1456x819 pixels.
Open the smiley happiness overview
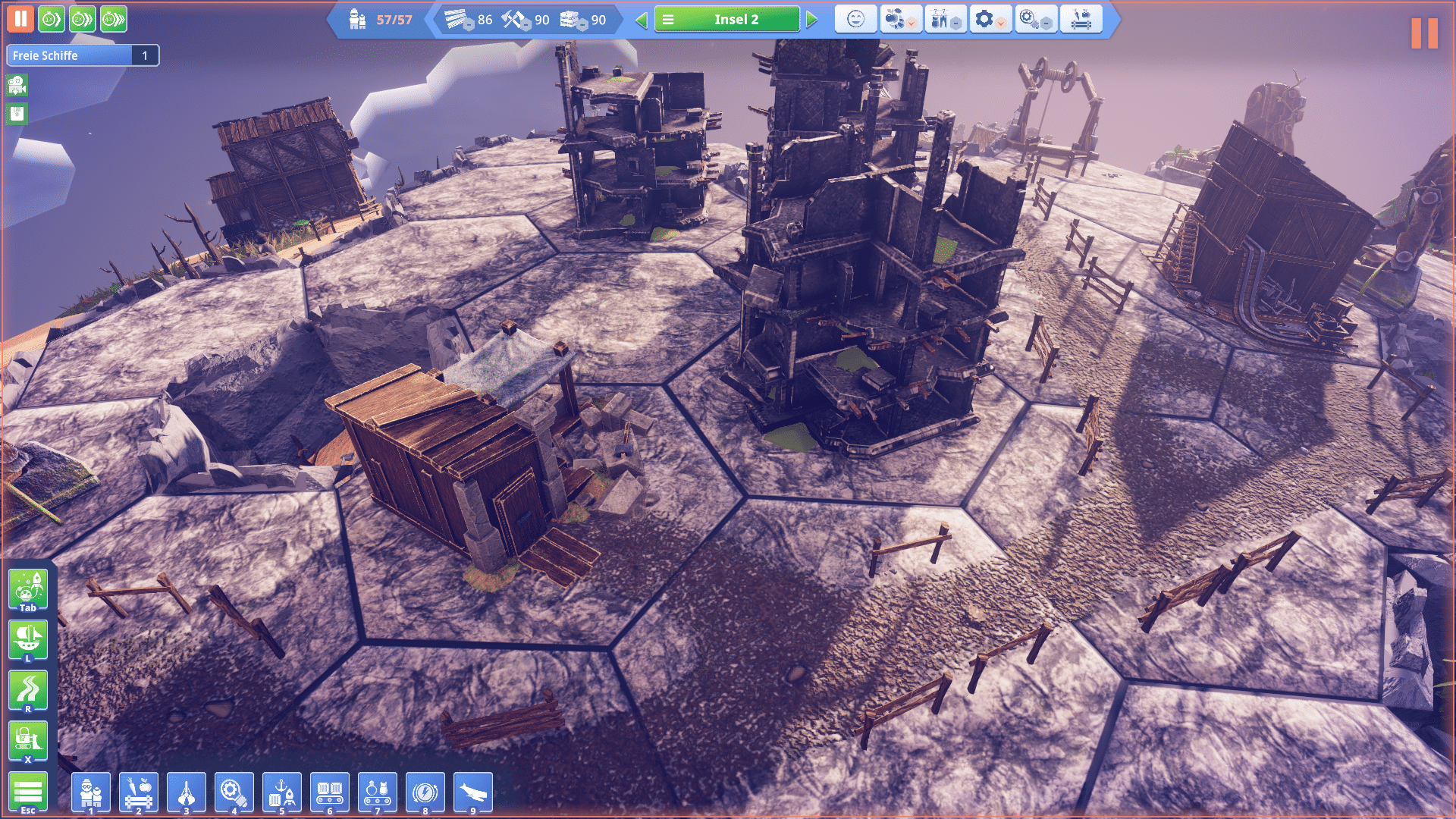coord(855,20)
